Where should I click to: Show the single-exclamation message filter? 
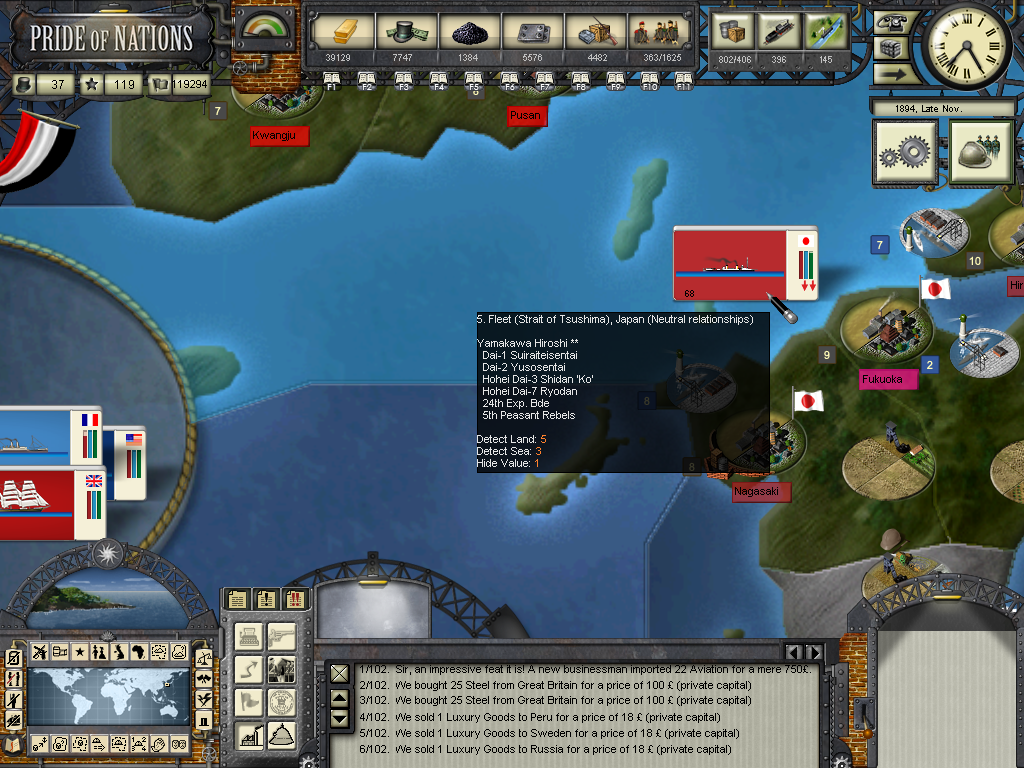click(x=265, y=600)
